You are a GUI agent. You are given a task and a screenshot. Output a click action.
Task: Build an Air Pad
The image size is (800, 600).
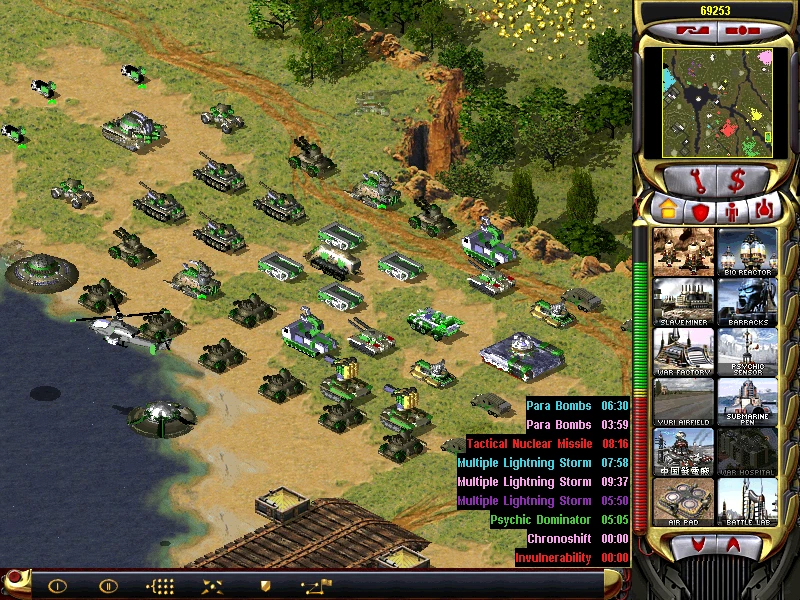point(684,502)
